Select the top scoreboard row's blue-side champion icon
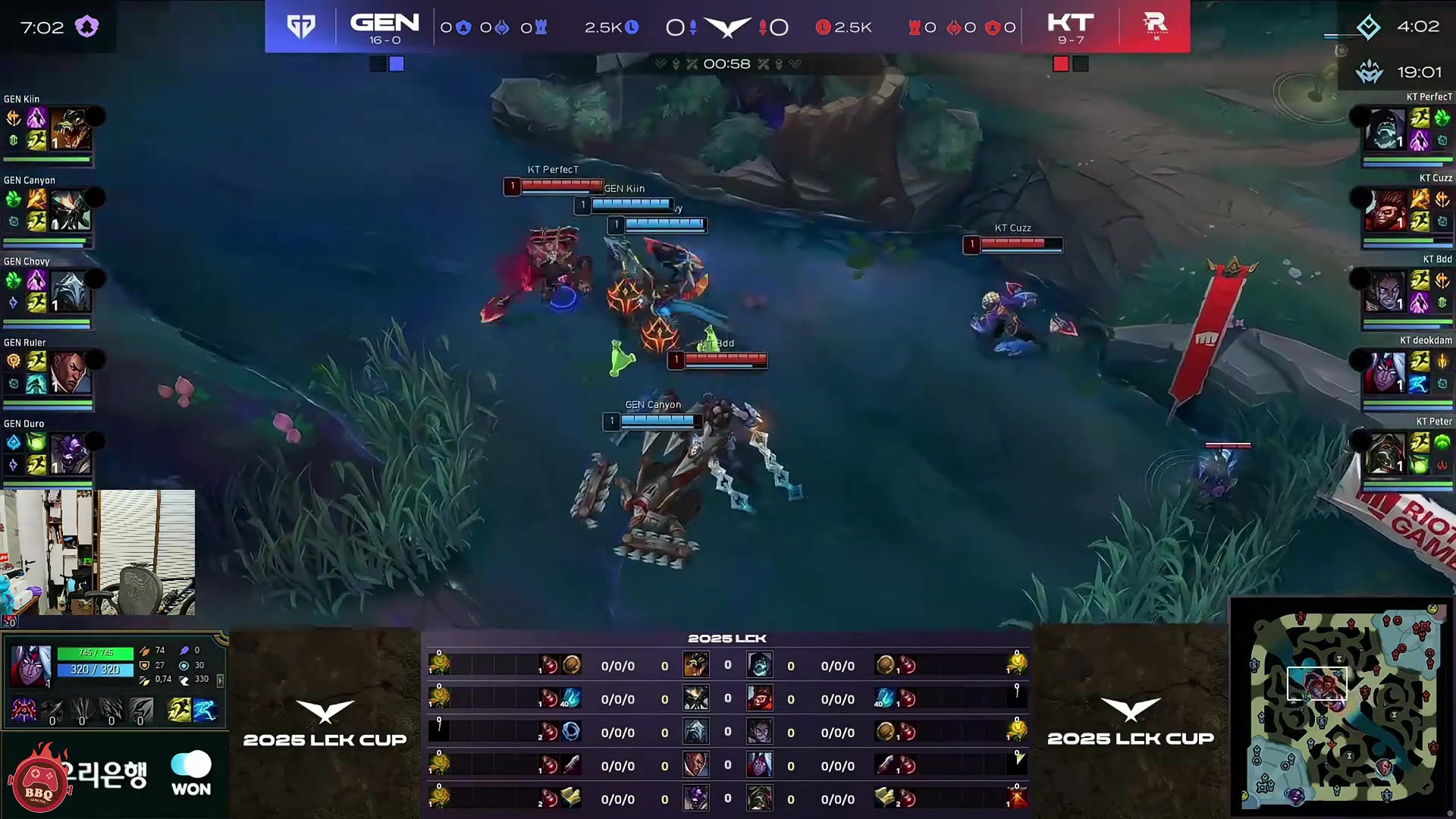 pos(695,665)
